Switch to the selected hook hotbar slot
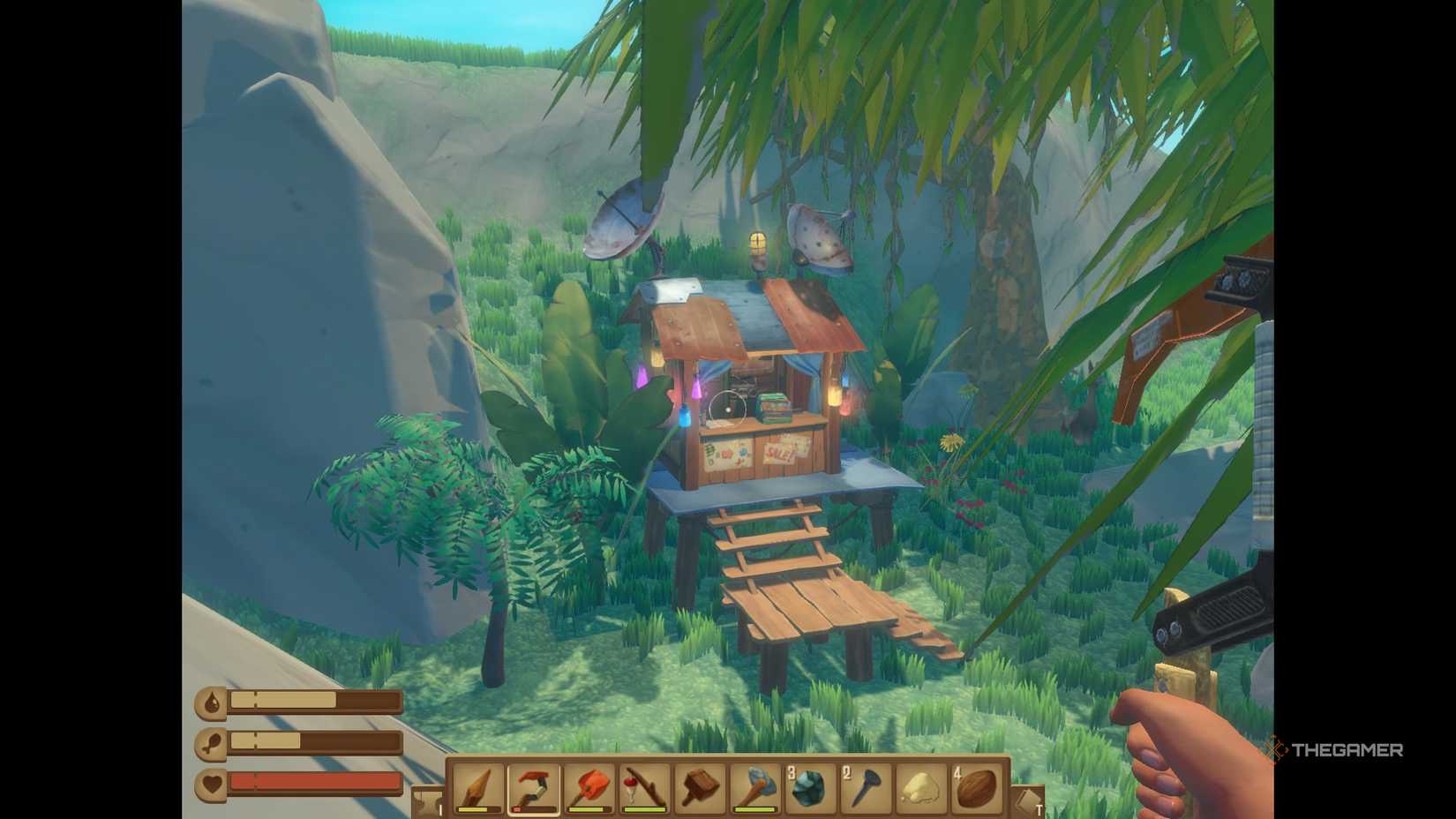This screenshot has width=1456, height=819. point(533,791)
